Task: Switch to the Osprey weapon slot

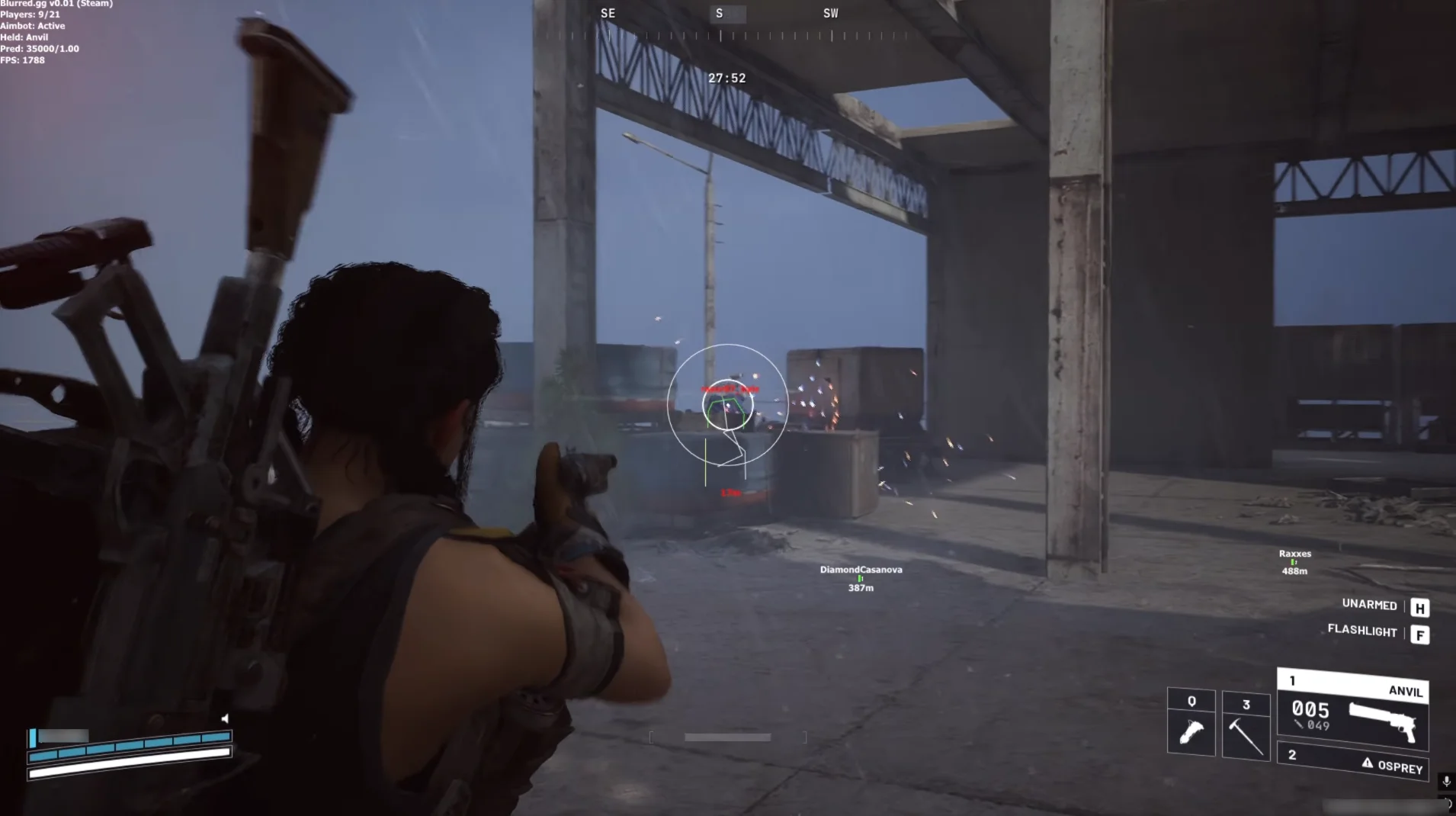Action: tap(1352, 762)
